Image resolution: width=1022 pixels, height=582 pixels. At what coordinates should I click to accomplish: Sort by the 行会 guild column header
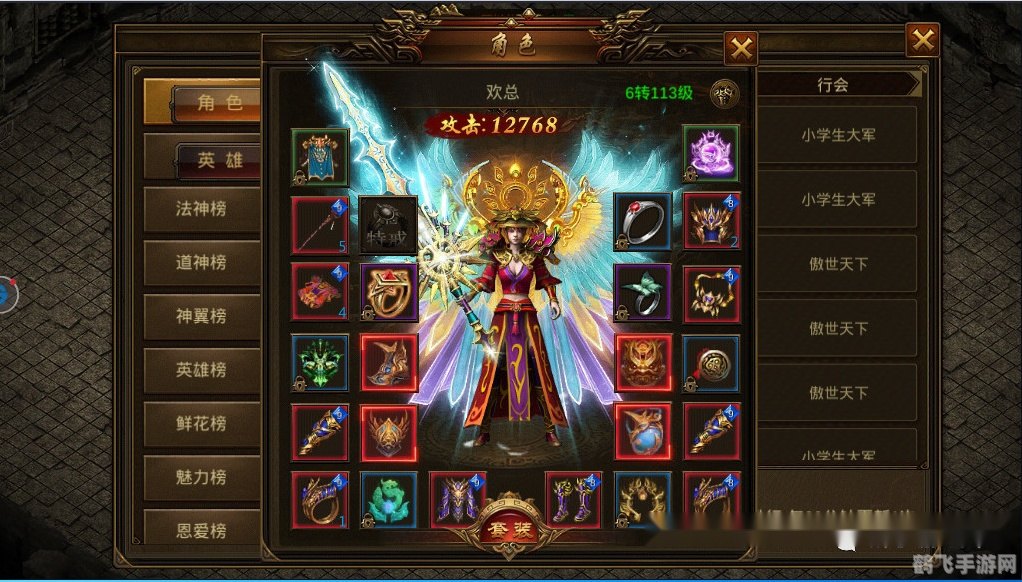point(832,85)
